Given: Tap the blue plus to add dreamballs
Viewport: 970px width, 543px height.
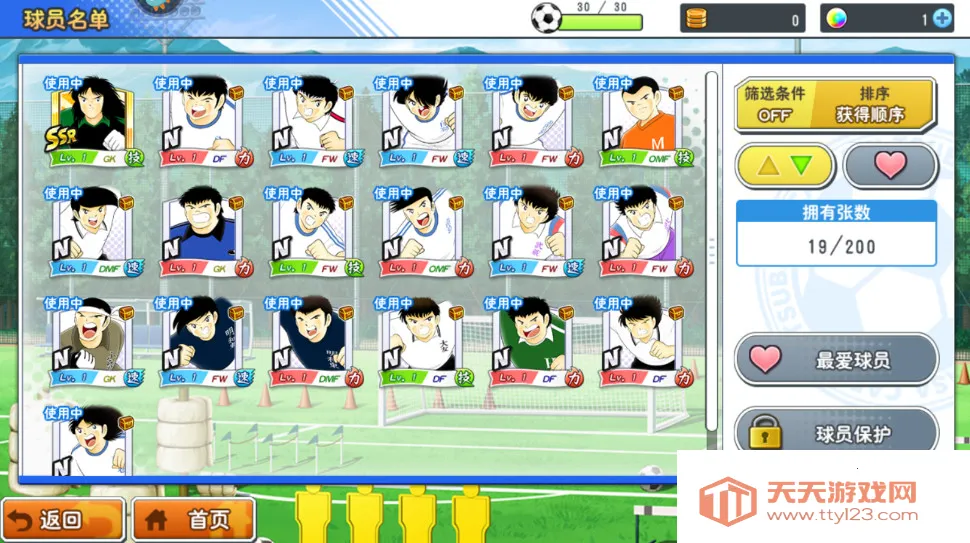Looking at the screenshot, I should tap(941, 18).
